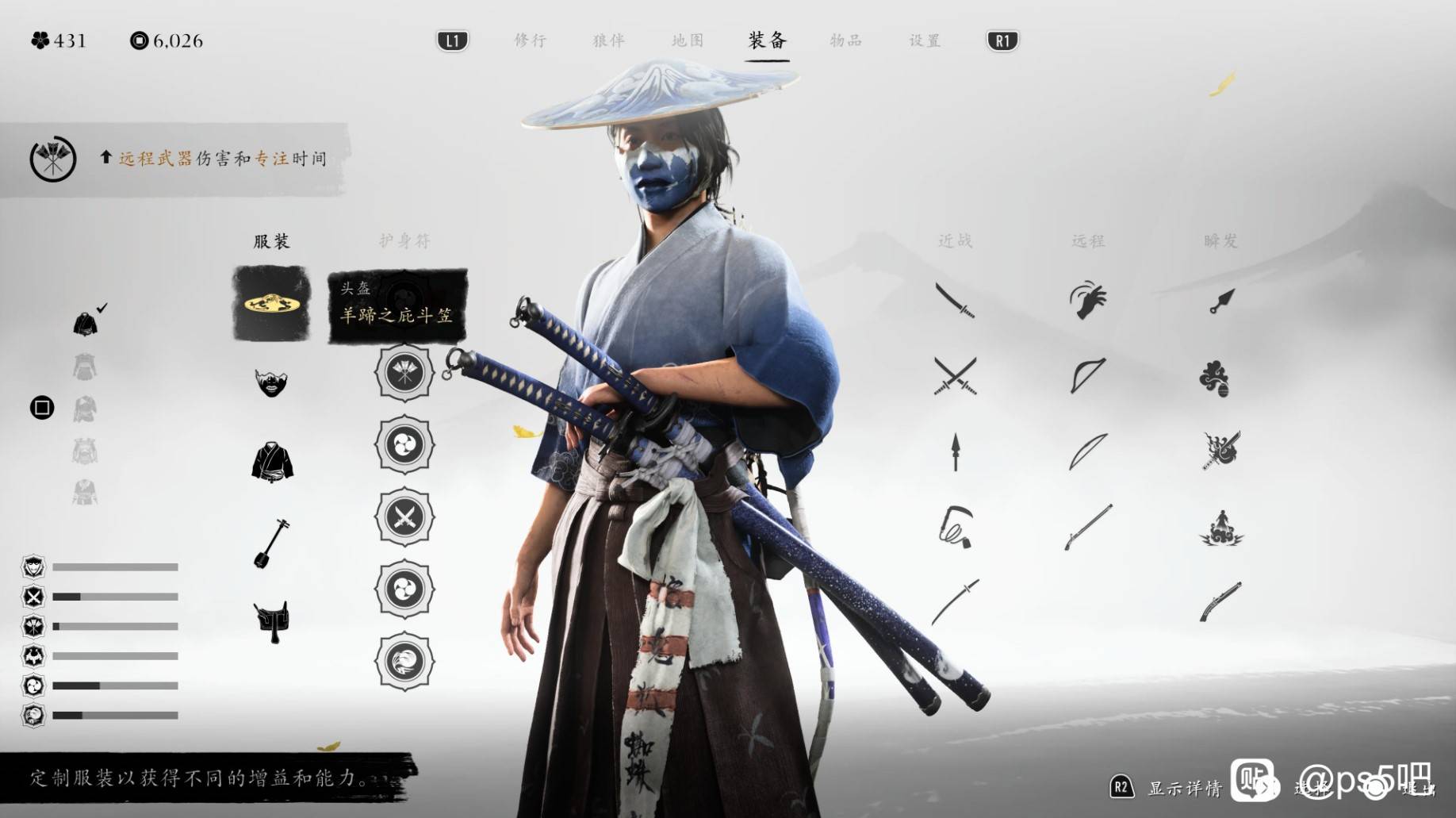Image resolution: width=1456 pixels, height=818 pixels.
Task: Select the horse saddle slot
Action: pyautogui.click(x=271, y=620)
